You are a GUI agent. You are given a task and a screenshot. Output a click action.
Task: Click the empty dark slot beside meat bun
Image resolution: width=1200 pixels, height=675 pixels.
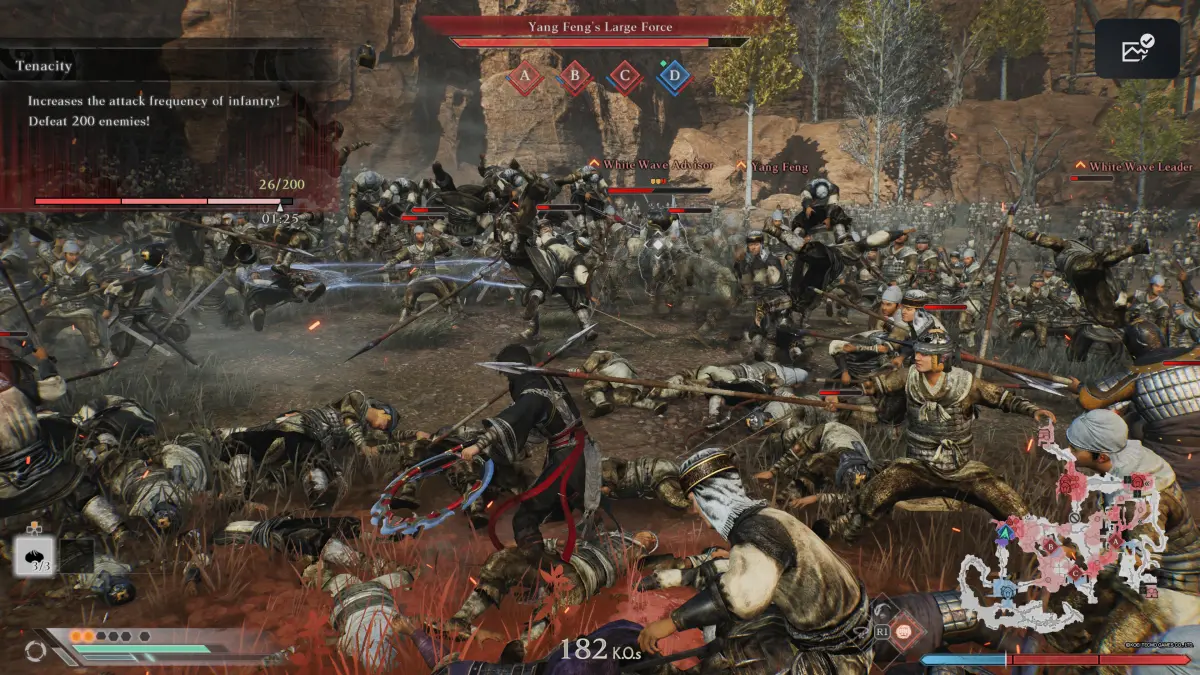coord(77,556)
